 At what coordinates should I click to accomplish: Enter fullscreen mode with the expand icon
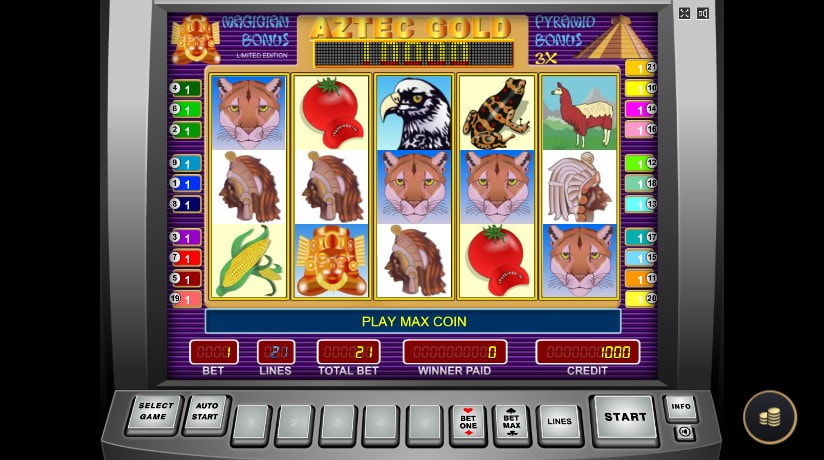pyautogui.click(x=684, y=13)
